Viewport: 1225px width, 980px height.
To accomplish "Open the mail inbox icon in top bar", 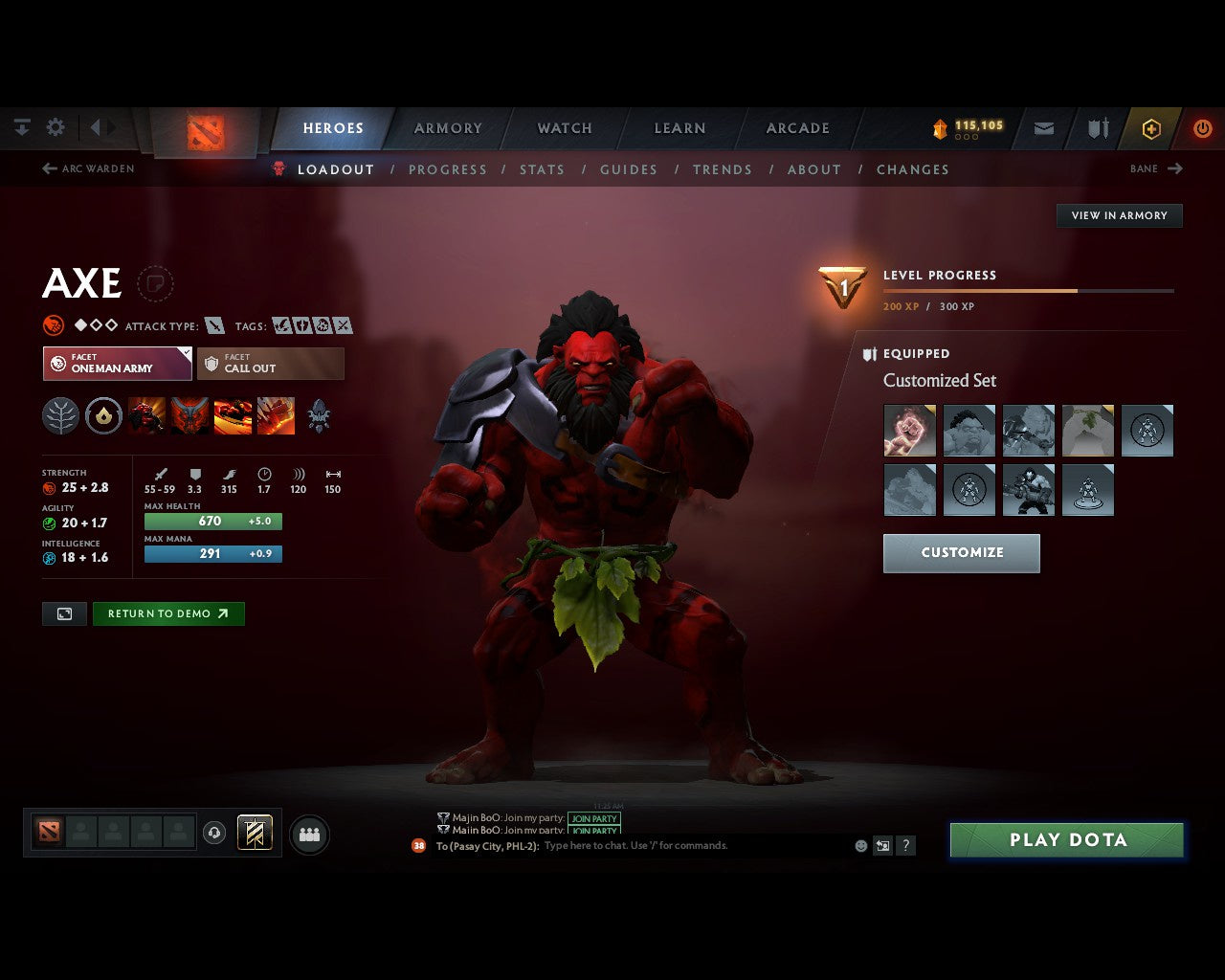I will (x=1043, y=127).
